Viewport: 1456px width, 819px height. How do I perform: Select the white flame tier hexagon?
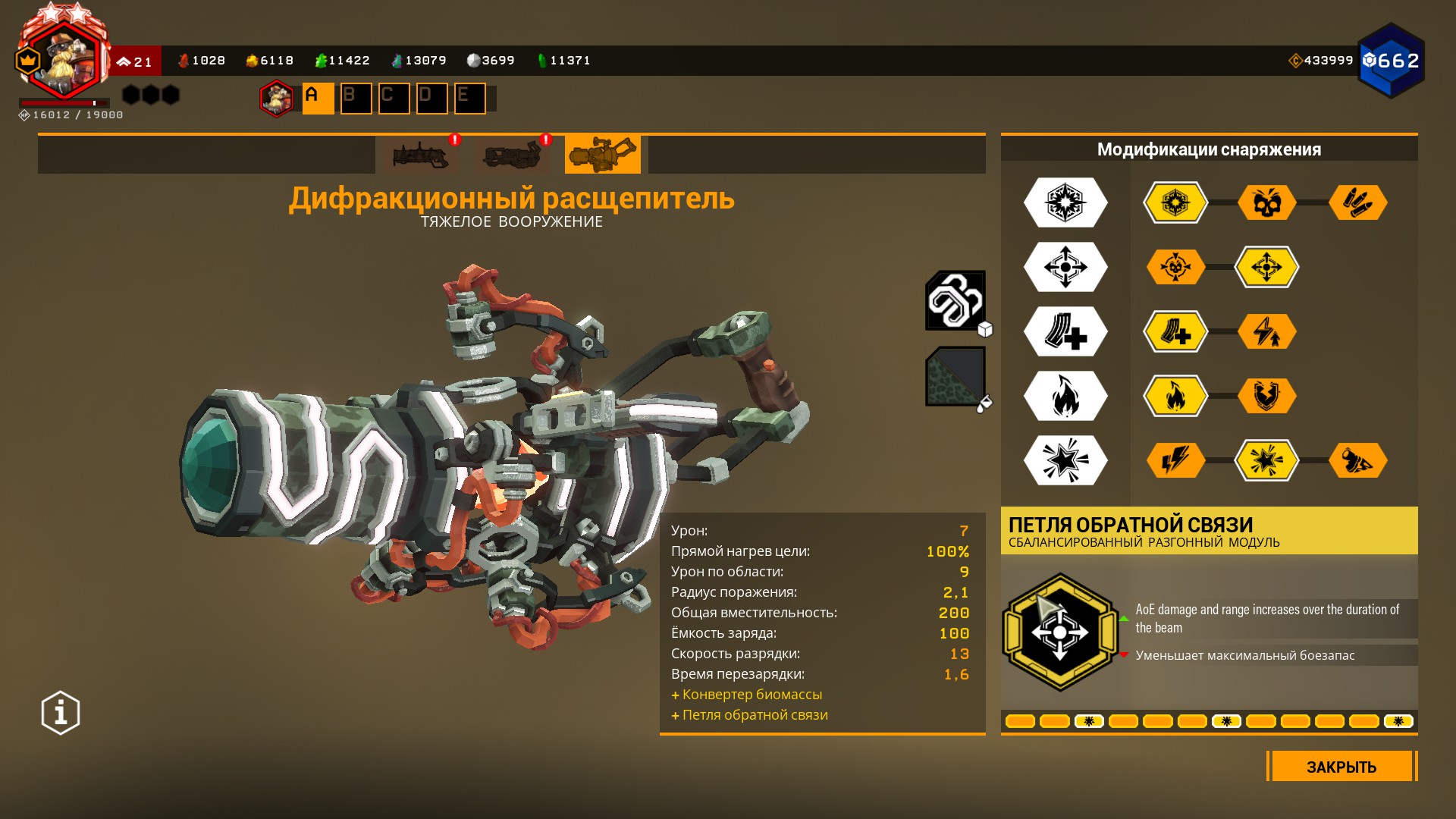pyautogui.click(x=1065, y=396)
